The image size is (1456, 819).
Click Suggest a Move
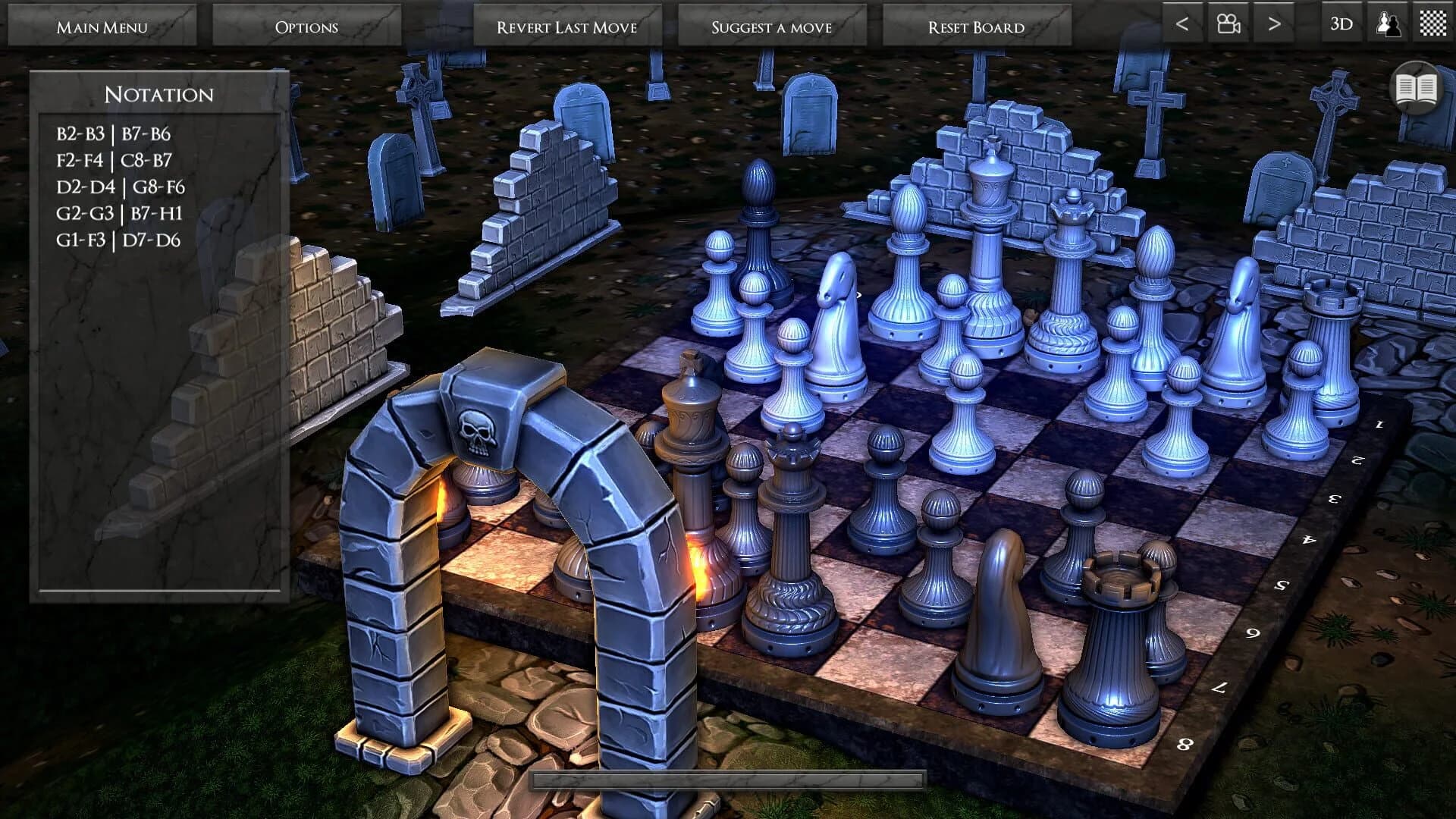tap(770, 26)
